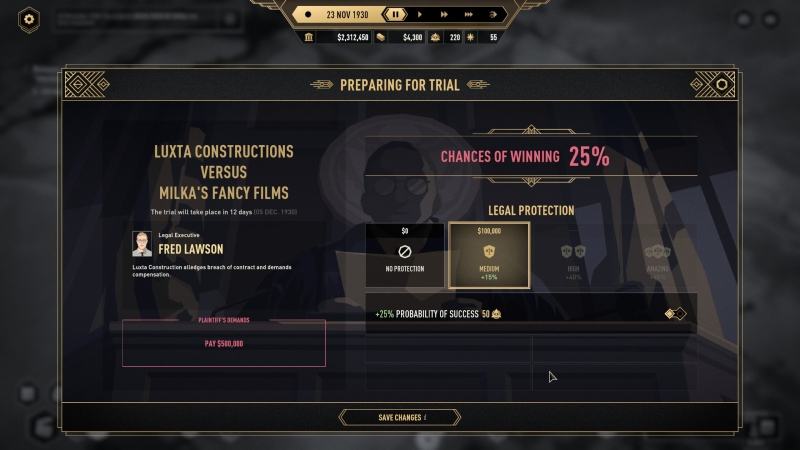
Task: Close the Preparing for Trial panel
Action: pos(721,85)
